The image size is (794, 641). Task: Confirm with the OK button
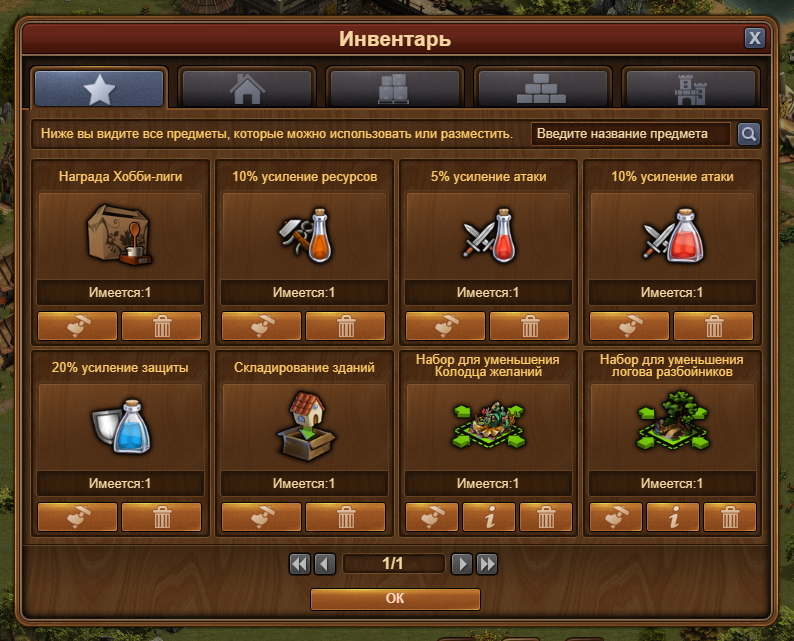(x=395, y=599)
